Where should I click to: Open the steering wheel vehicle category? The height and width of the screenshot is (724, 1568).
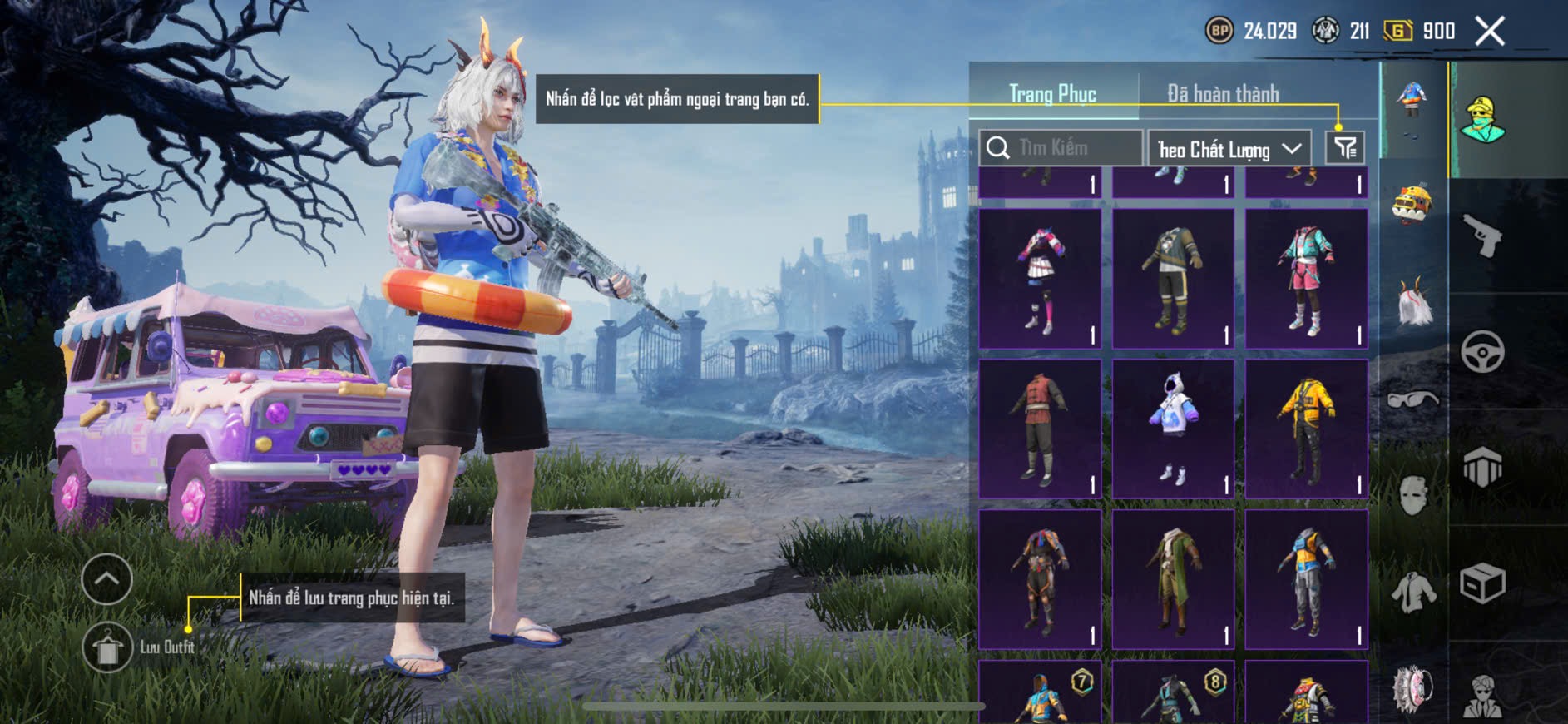[1482, 351]
